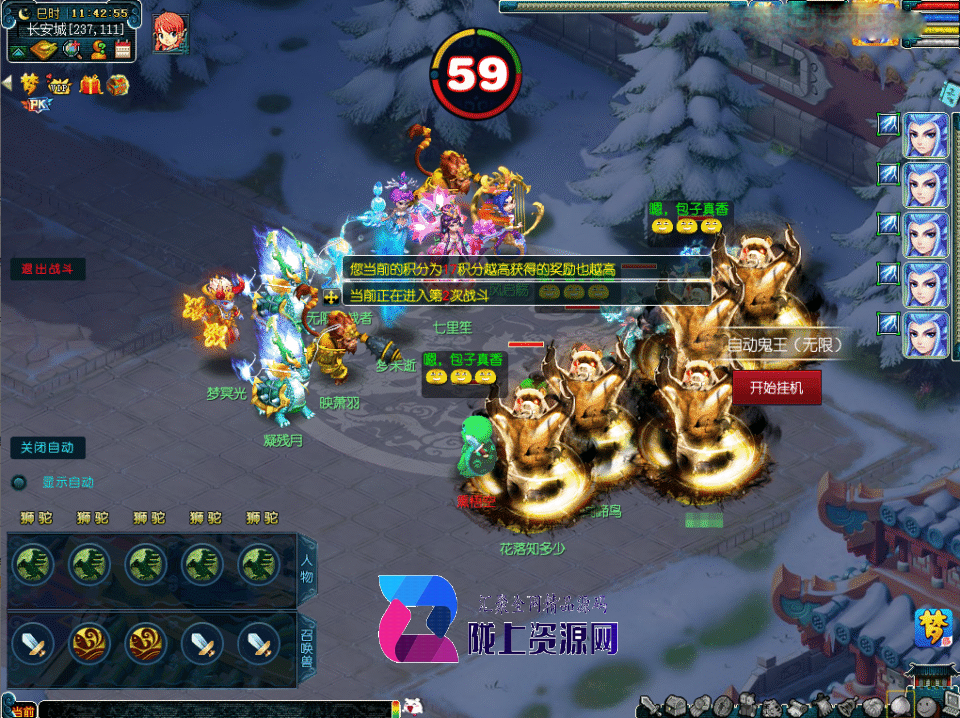Exit the battle via 退出战斗
The height and width of the screenshot is (718, 960).
(48, 269)
